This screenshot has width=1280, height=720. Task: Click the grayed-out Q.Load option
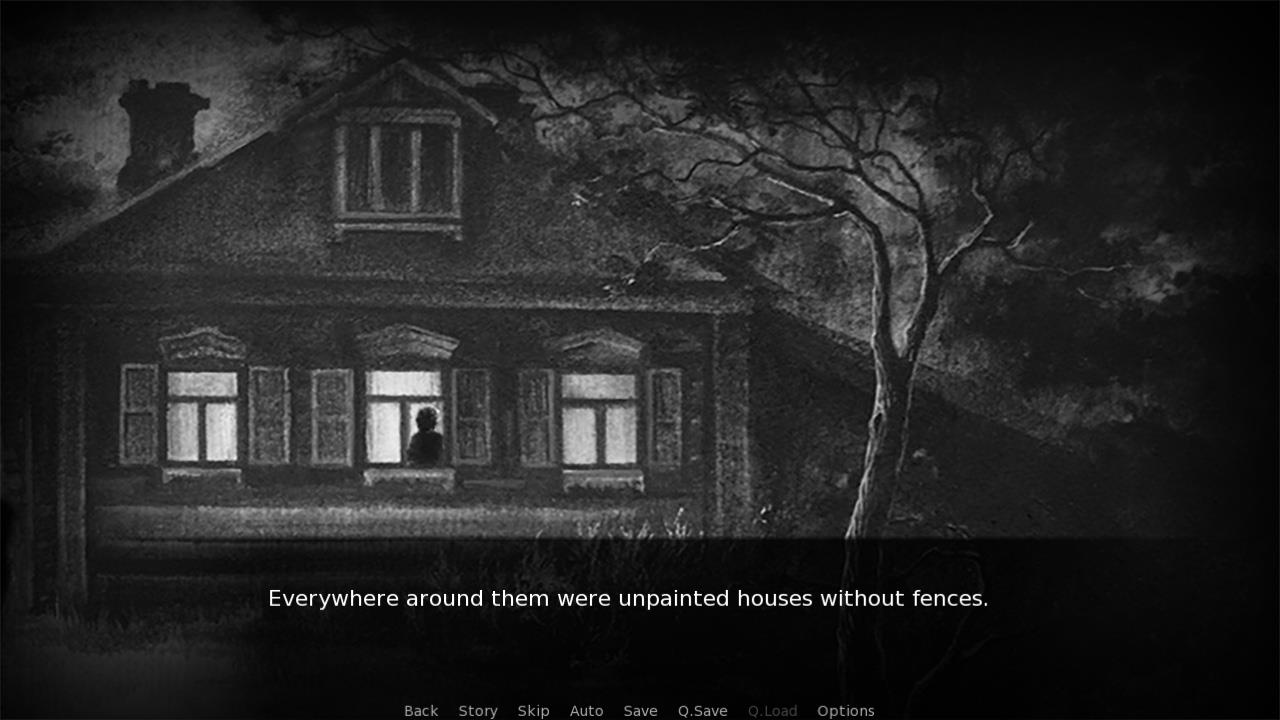pos(771,710)
